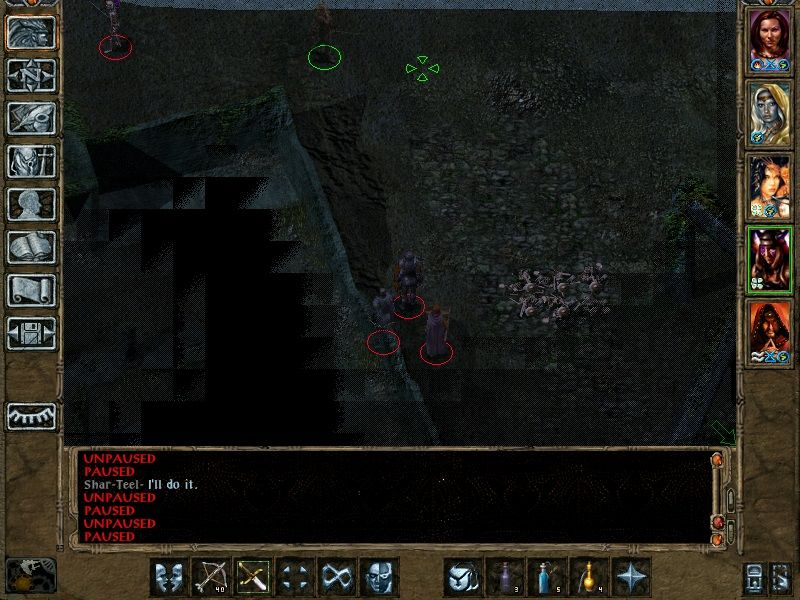Toggle pause using the game clock
Viewport: 800px width, 600px height.
coord(31,575)
